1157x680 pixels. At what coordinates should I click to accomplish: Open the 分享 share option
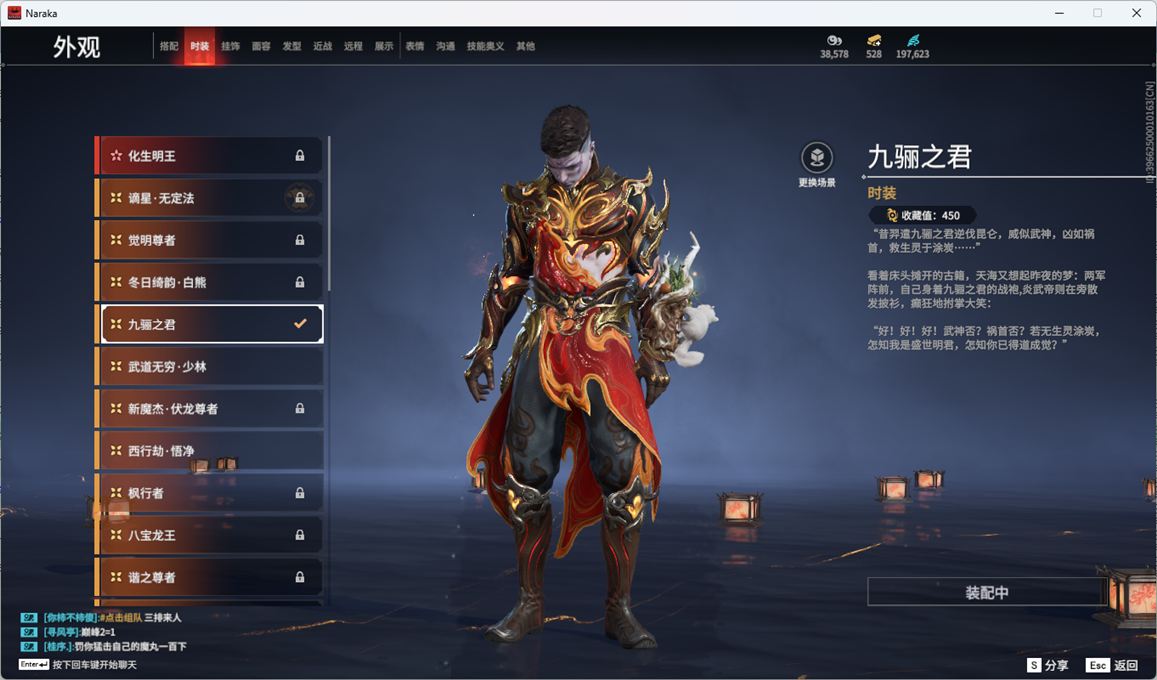coord(1048,665)
